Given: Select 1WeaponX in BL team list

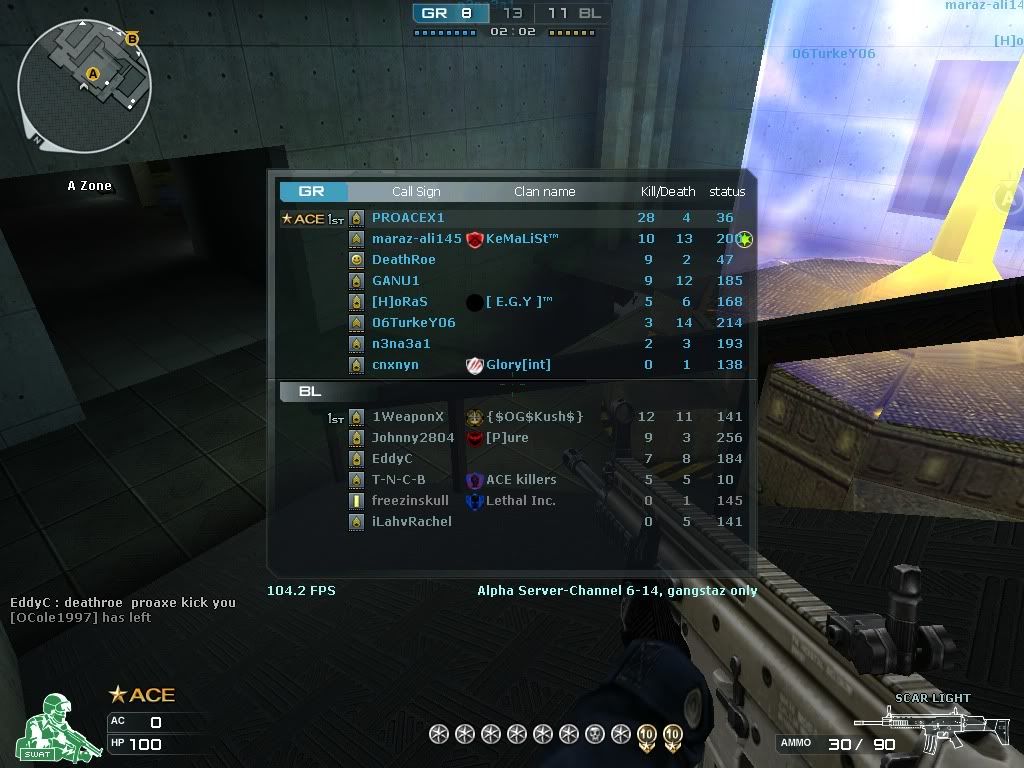Looking at the screenshot, I should pyautogui.click(x=407, y=417).
